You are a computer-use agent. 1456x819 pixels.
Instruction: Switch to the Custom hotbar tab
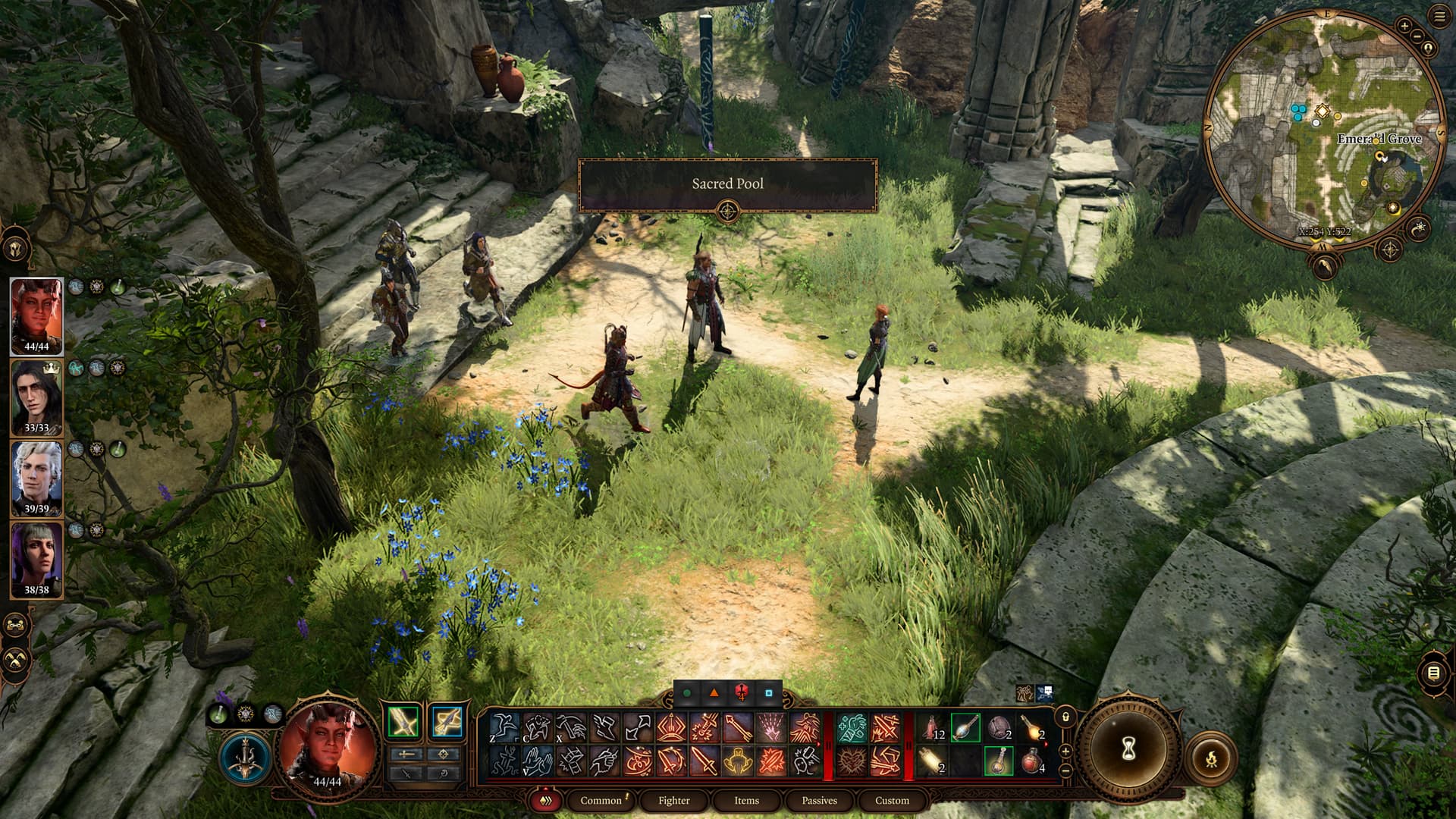(892, 800)
